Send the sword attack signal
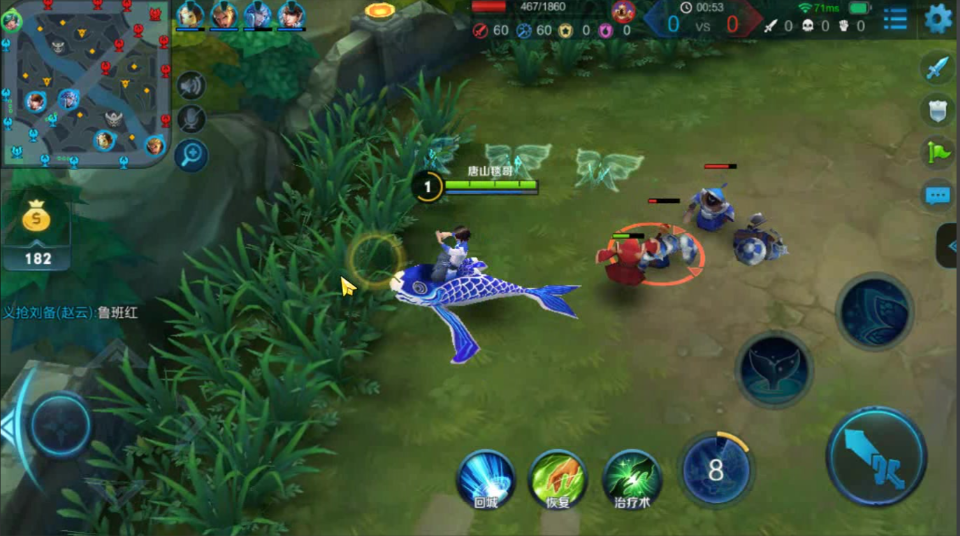 pos(937,68)
